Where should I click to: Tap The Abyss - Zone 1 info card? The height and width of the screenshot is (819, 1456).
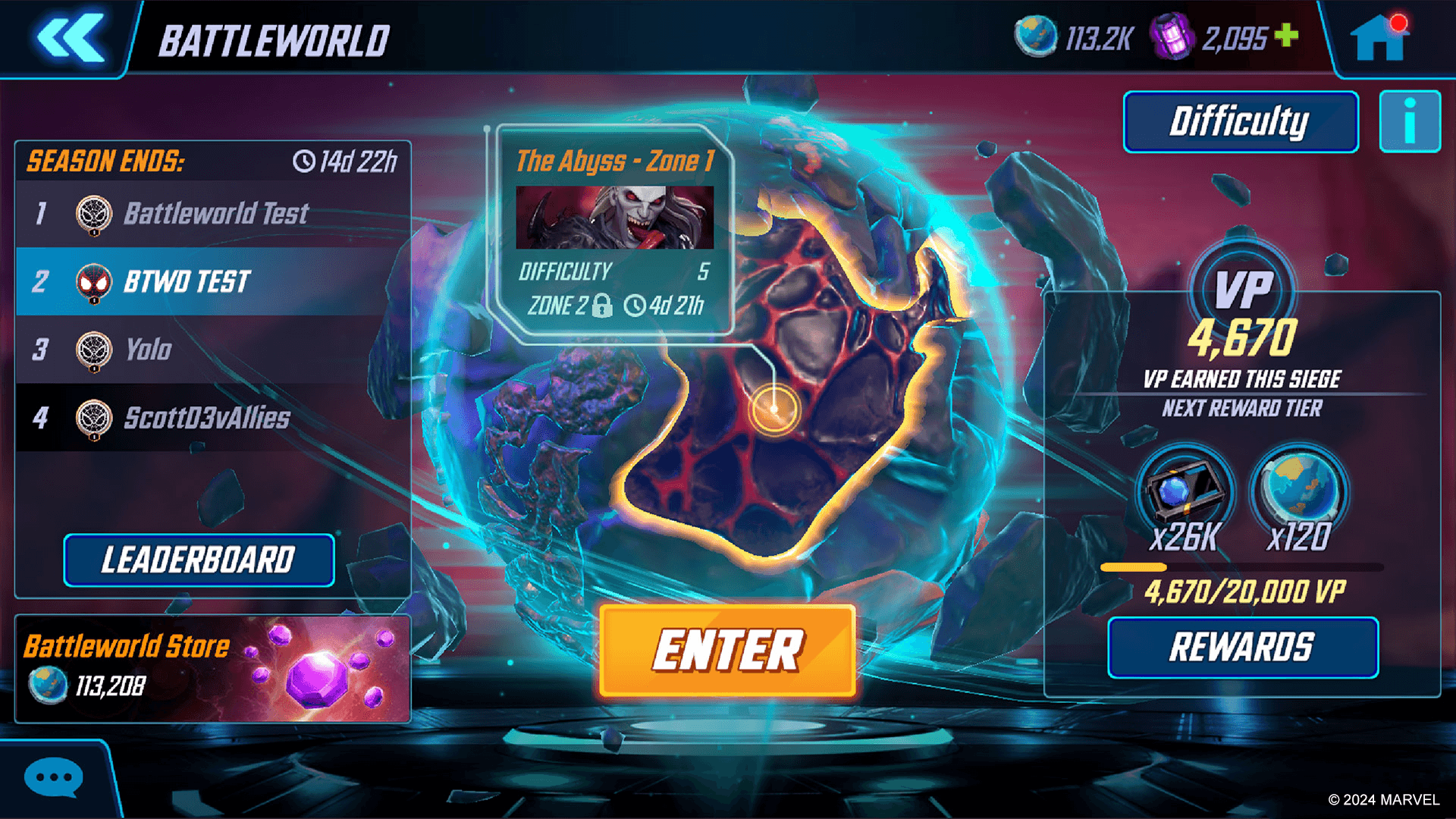pyautogui.click(x=614, y=227)
